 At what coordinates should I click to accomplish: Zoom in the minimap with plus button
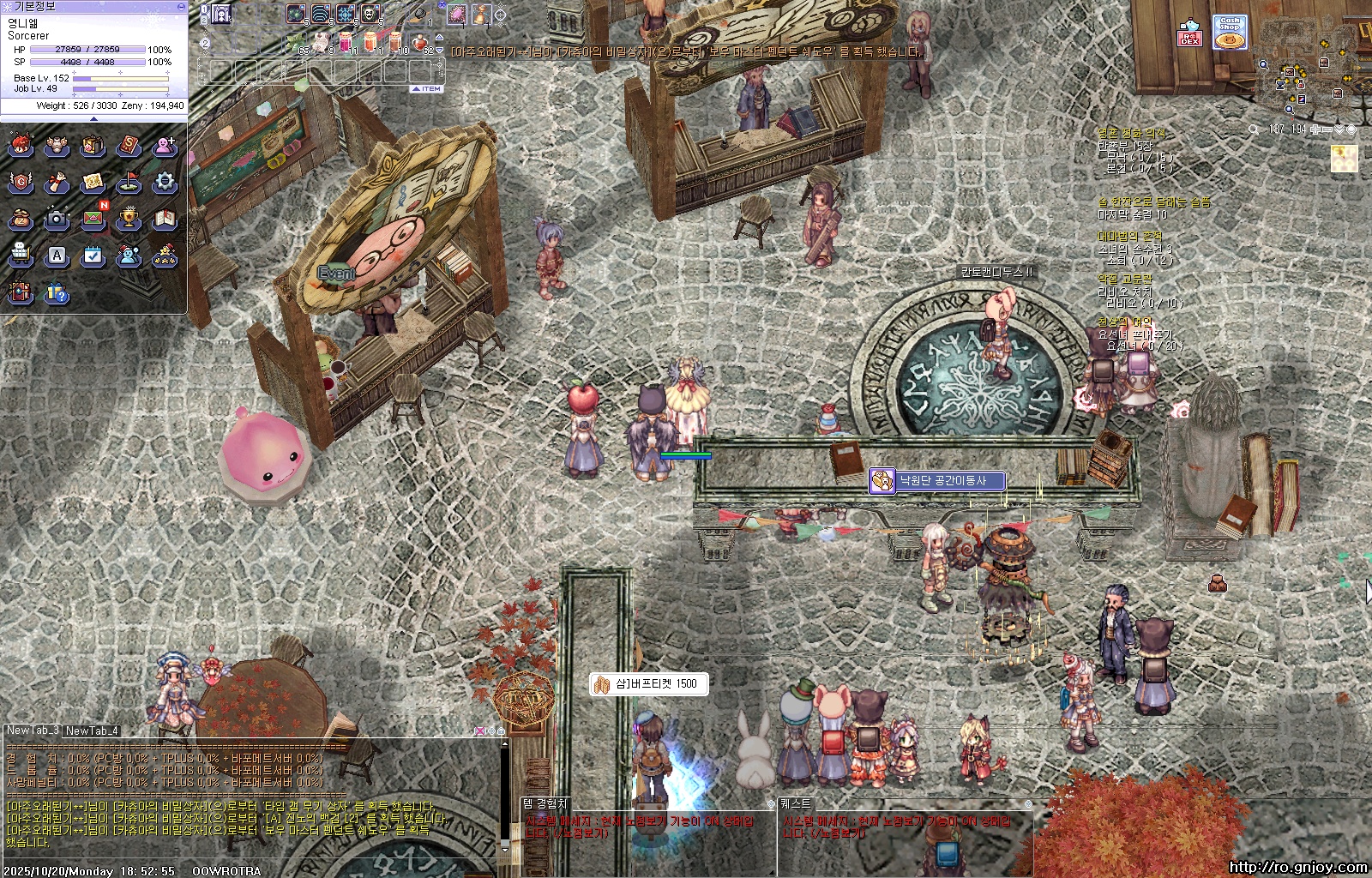click(x=1315, y=129)
